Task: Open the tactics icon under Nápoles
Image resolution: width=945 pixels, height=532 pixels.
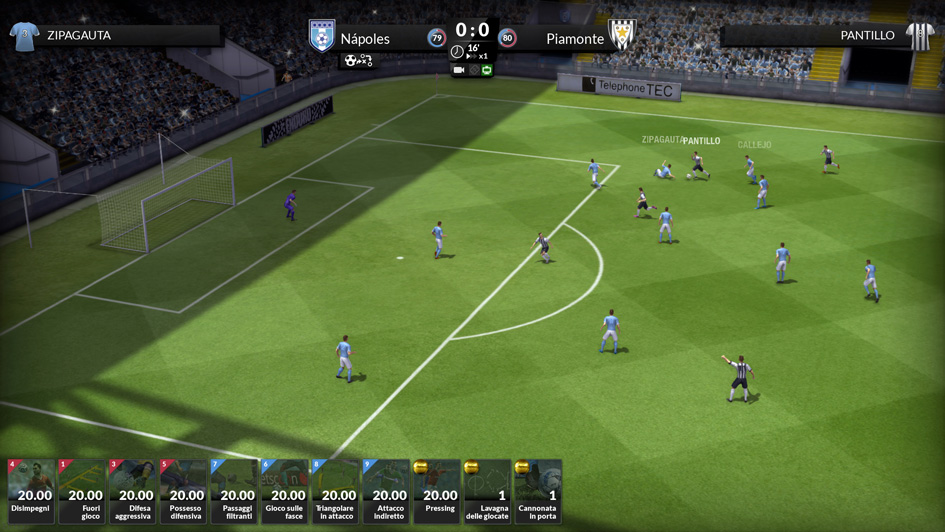Action: [358, 61]
